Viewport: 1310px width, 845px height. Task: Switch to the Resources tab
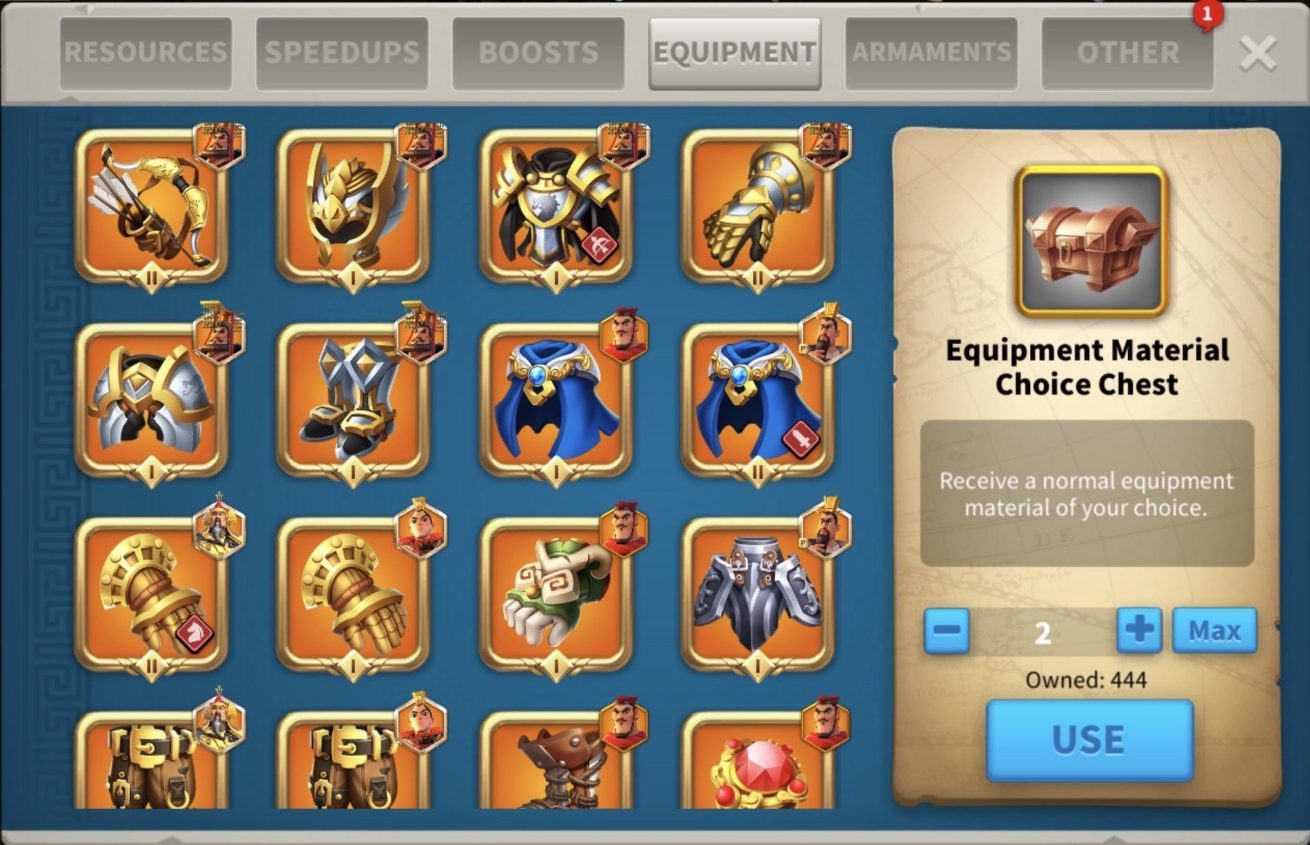tap(145, 53)
